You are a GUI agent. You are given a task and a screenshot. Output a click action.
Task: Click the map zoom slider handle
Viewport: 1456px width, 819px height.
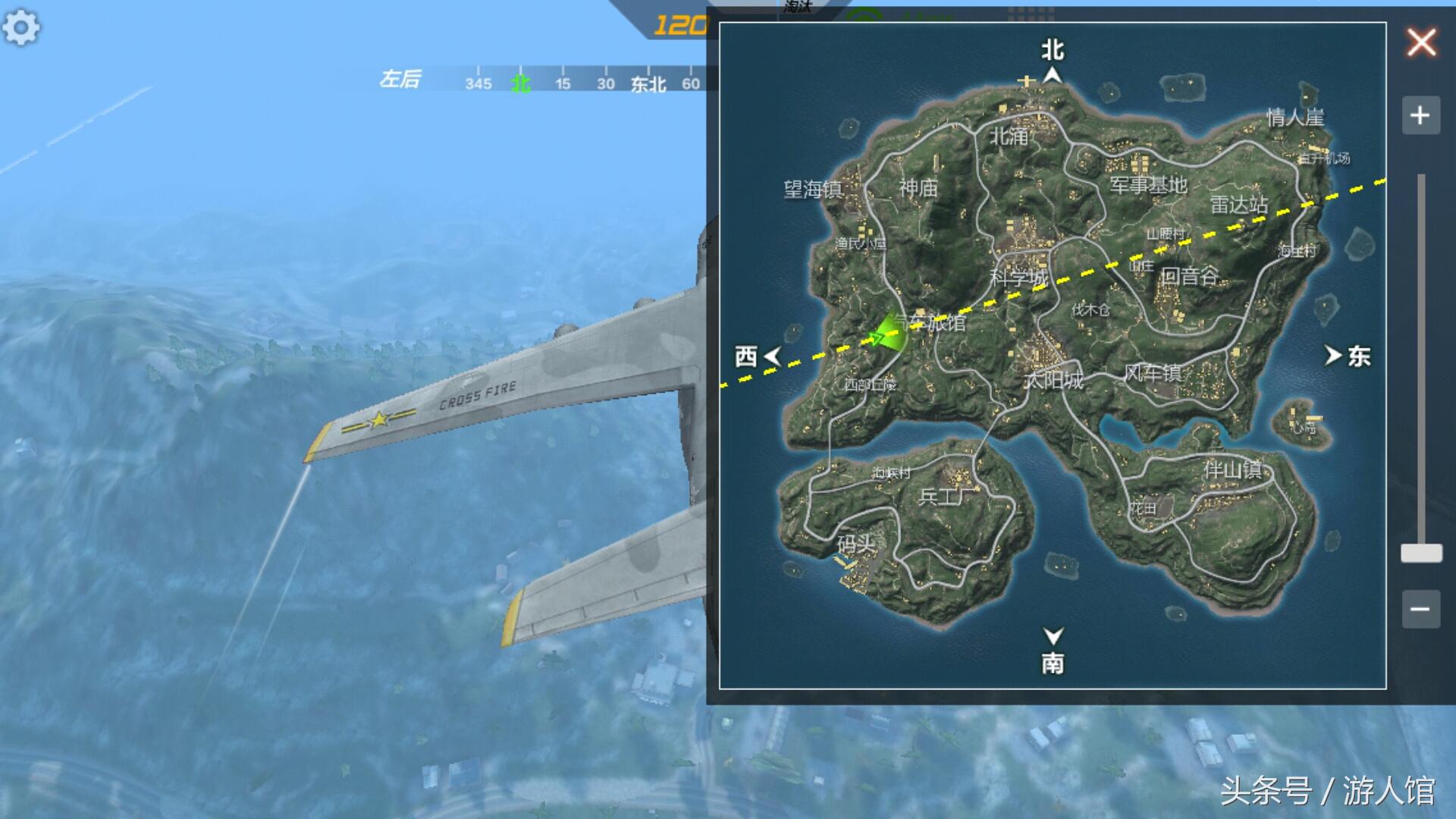pos(1421,553)
